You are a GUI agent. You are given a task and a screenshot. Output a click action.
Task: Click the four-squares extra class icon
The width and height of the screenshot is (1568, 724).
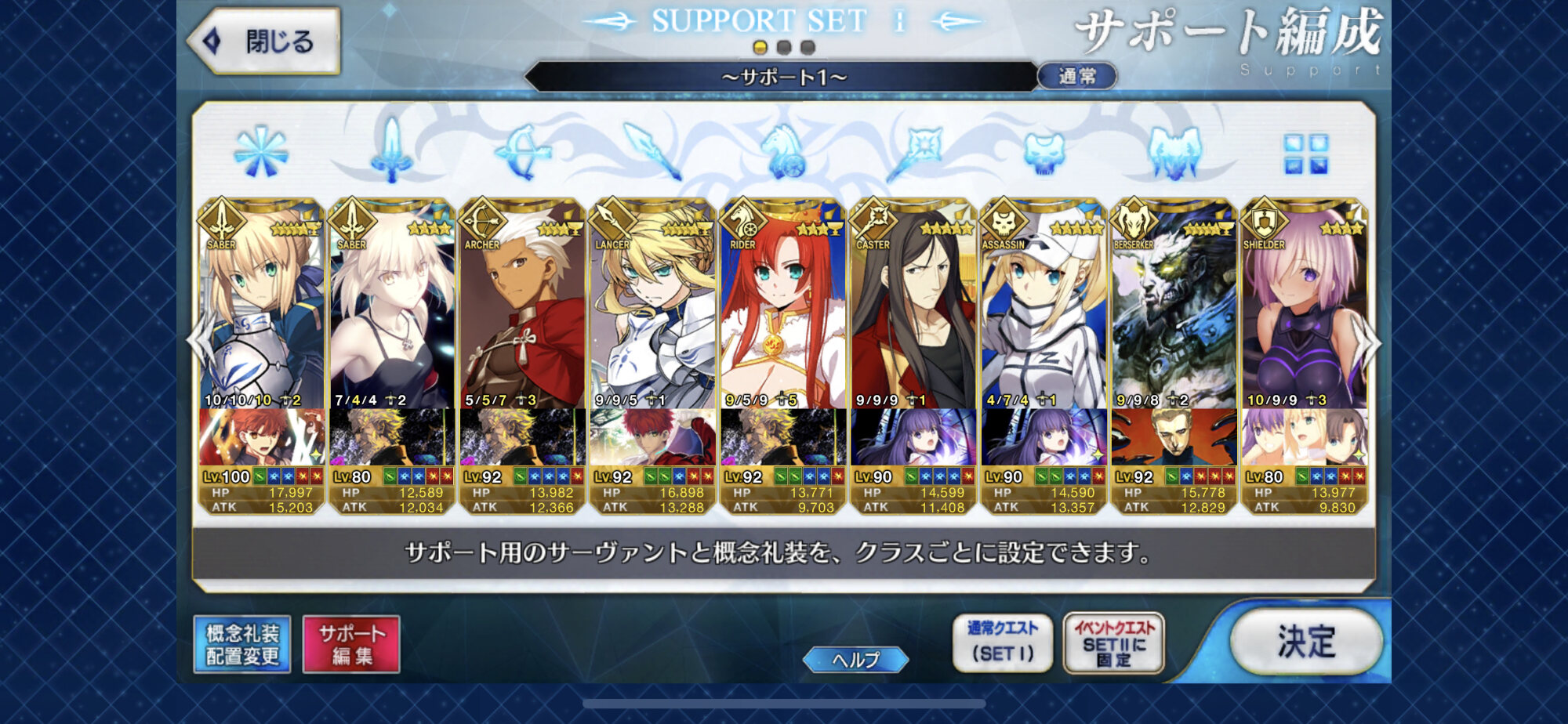[1305, 154]
